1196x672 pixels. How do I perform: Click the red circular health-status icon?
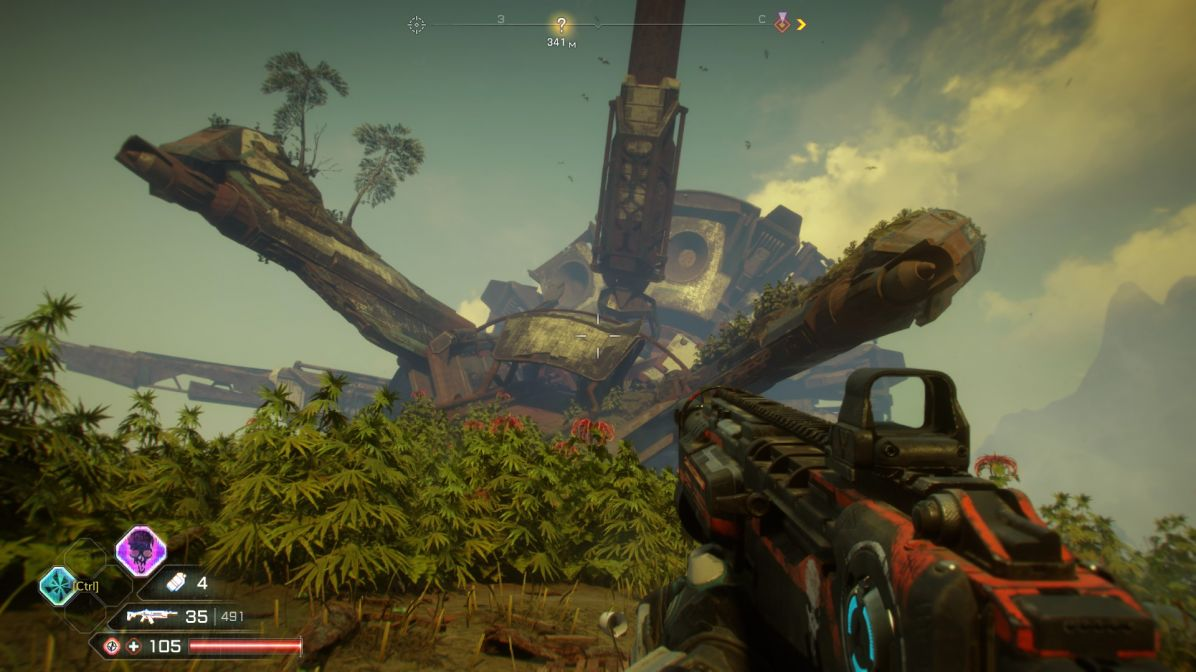(111, 646)
